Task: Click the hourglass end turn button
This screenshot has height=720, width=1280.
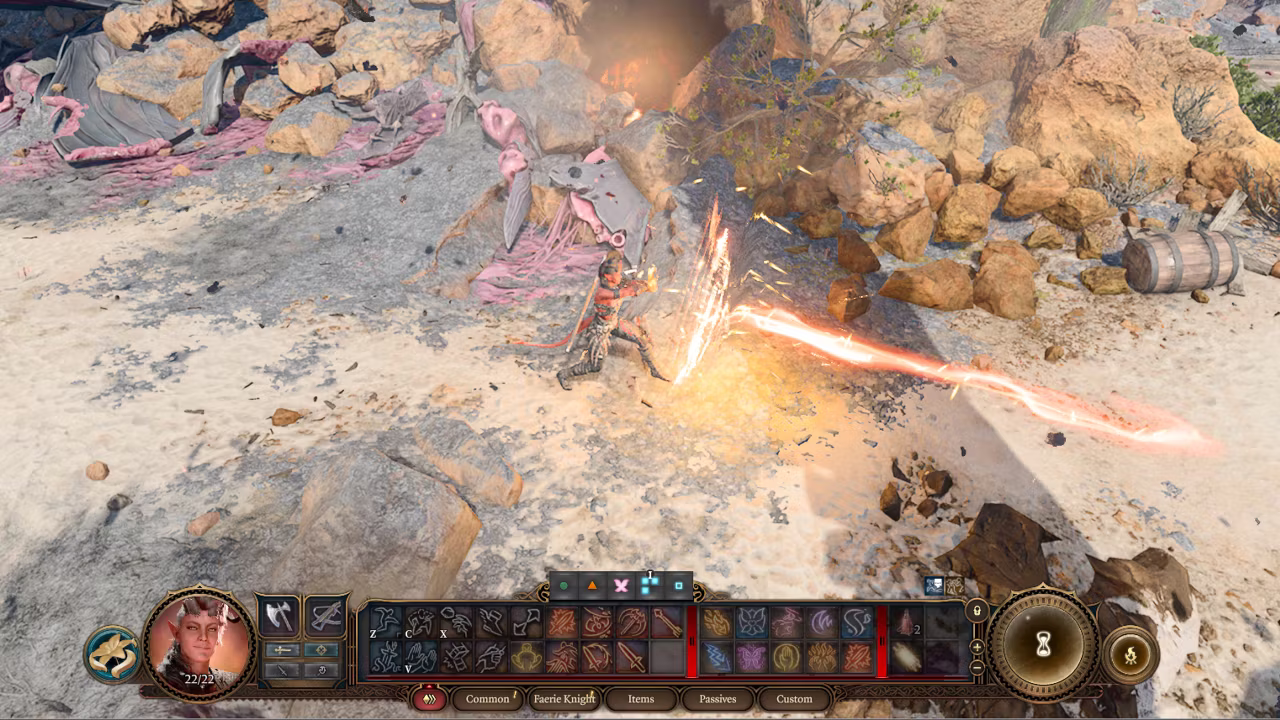Action: pyautogui.click(x=1043, y=645)
